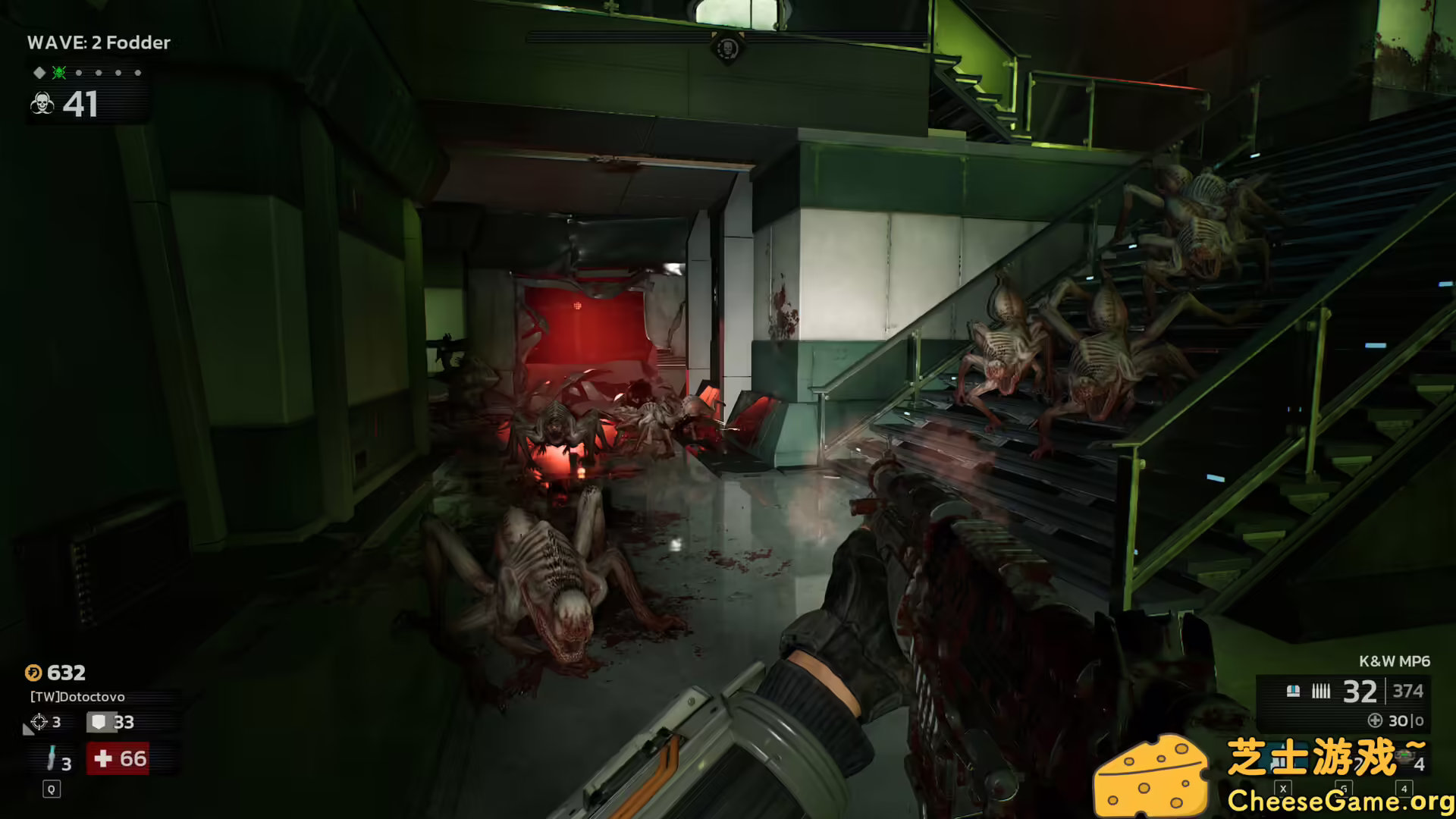Click the crosshair accuracy icon
This screenshot has height=819, width=1456.
39,721
